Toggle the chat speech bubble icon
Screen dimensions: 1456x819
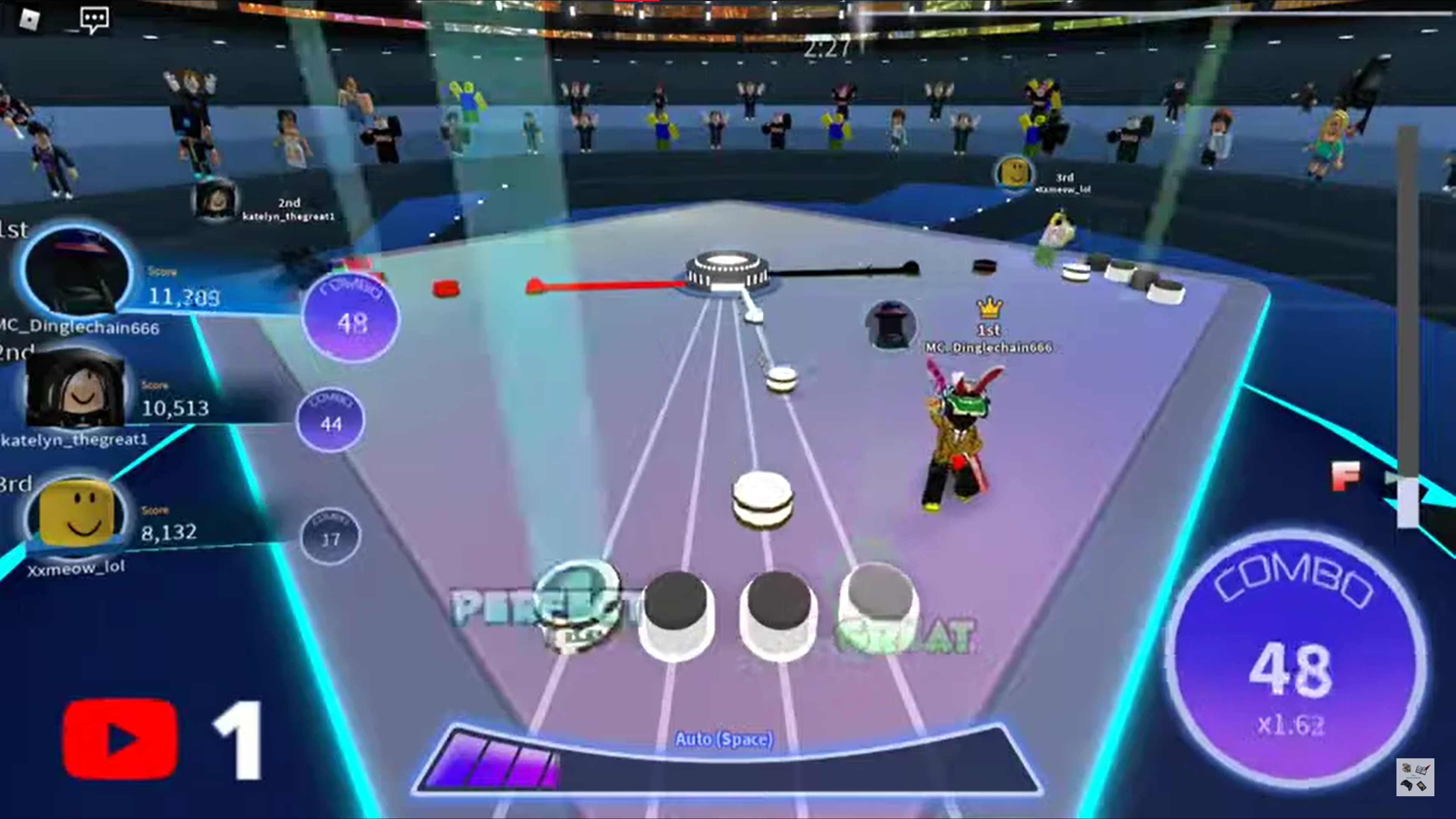click(x=94, y=20)
